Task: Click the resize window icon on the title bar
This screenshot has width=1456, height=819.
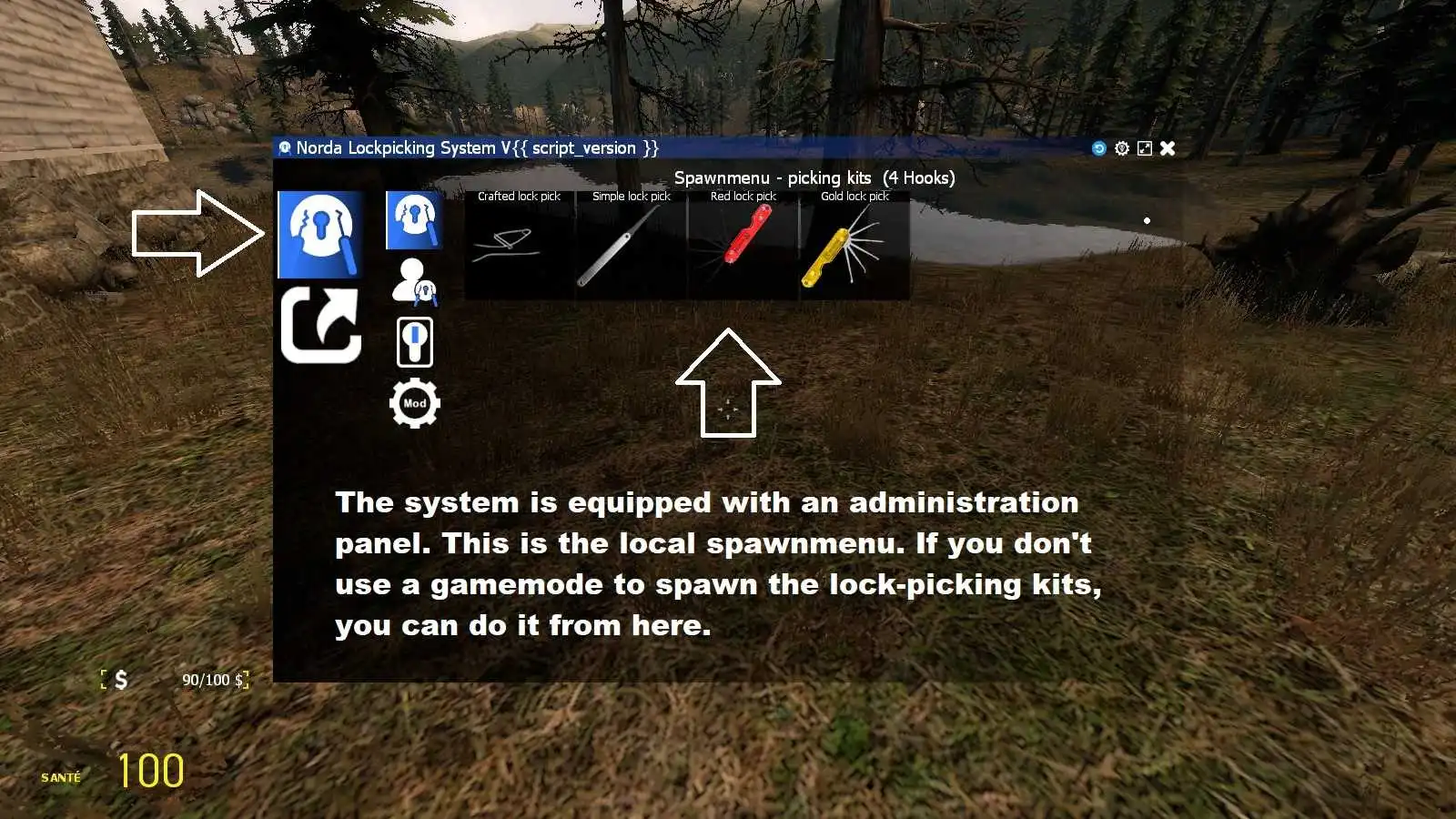Action: (x=1145, y=147)
